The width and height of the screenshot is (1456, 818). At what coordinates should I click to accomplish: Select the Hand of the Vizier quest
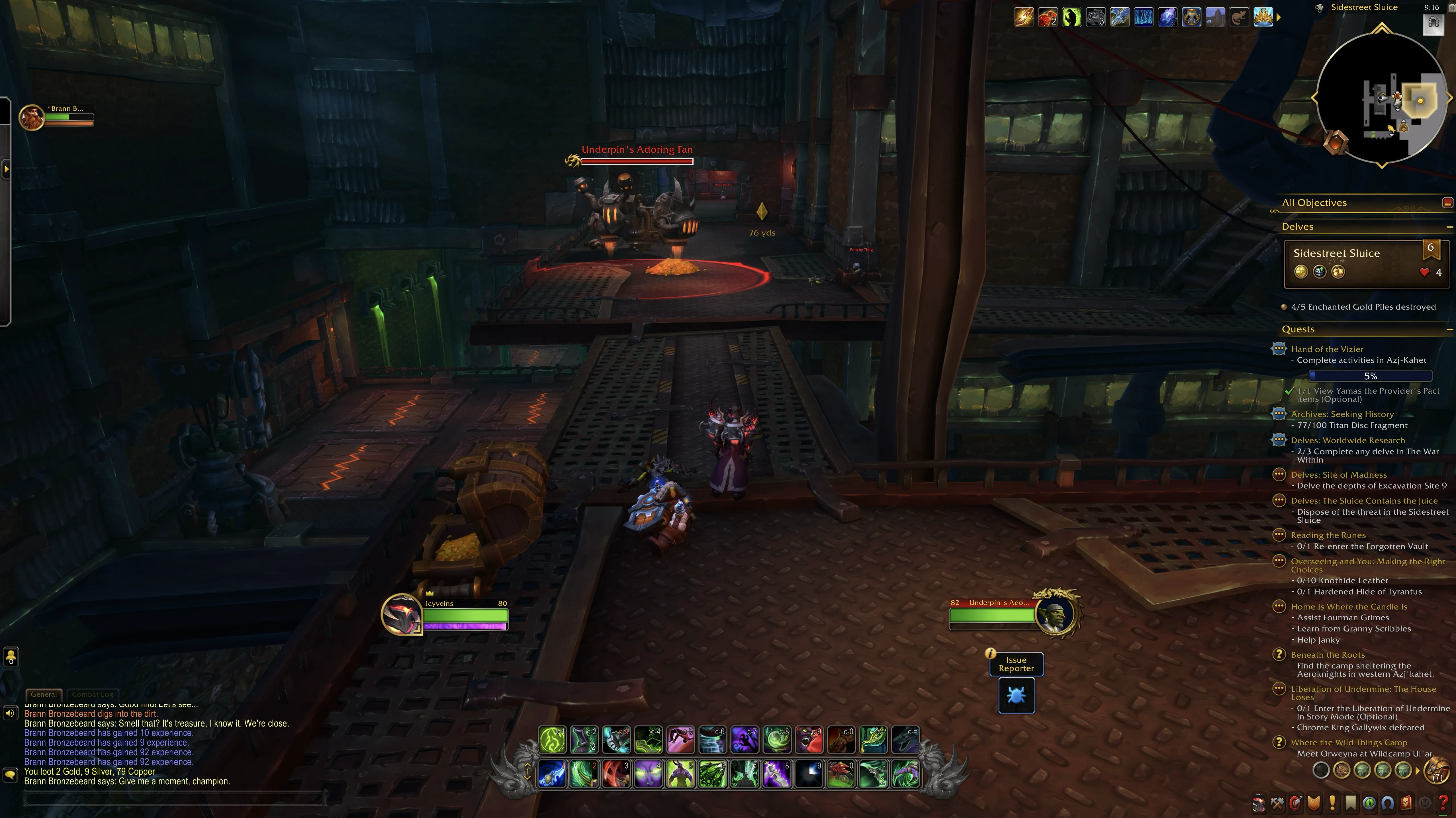pyautogui.click(x=1327, y=349)
